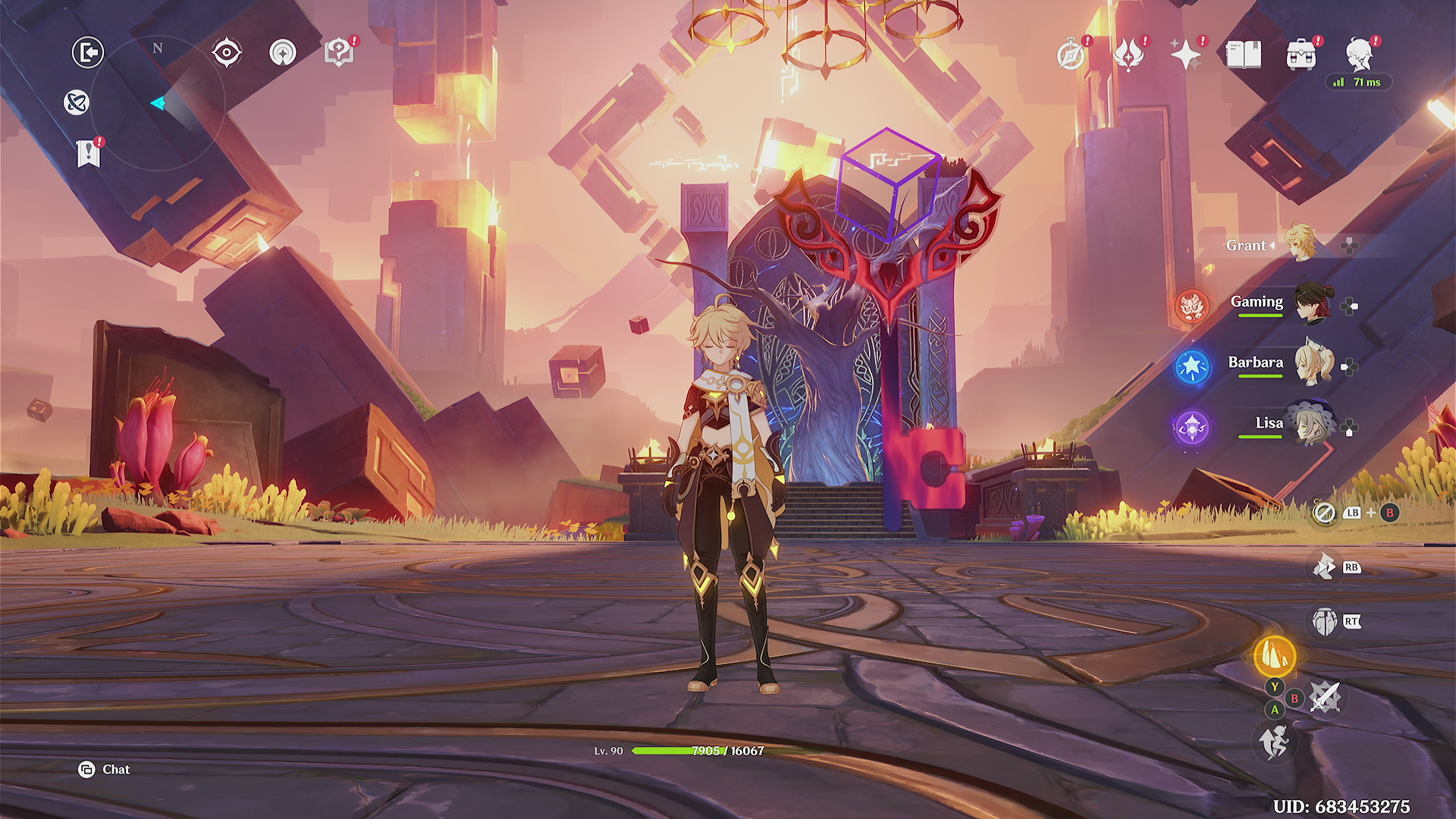
Task: Click the exit door icon
Action: click(x=88, y=52)
